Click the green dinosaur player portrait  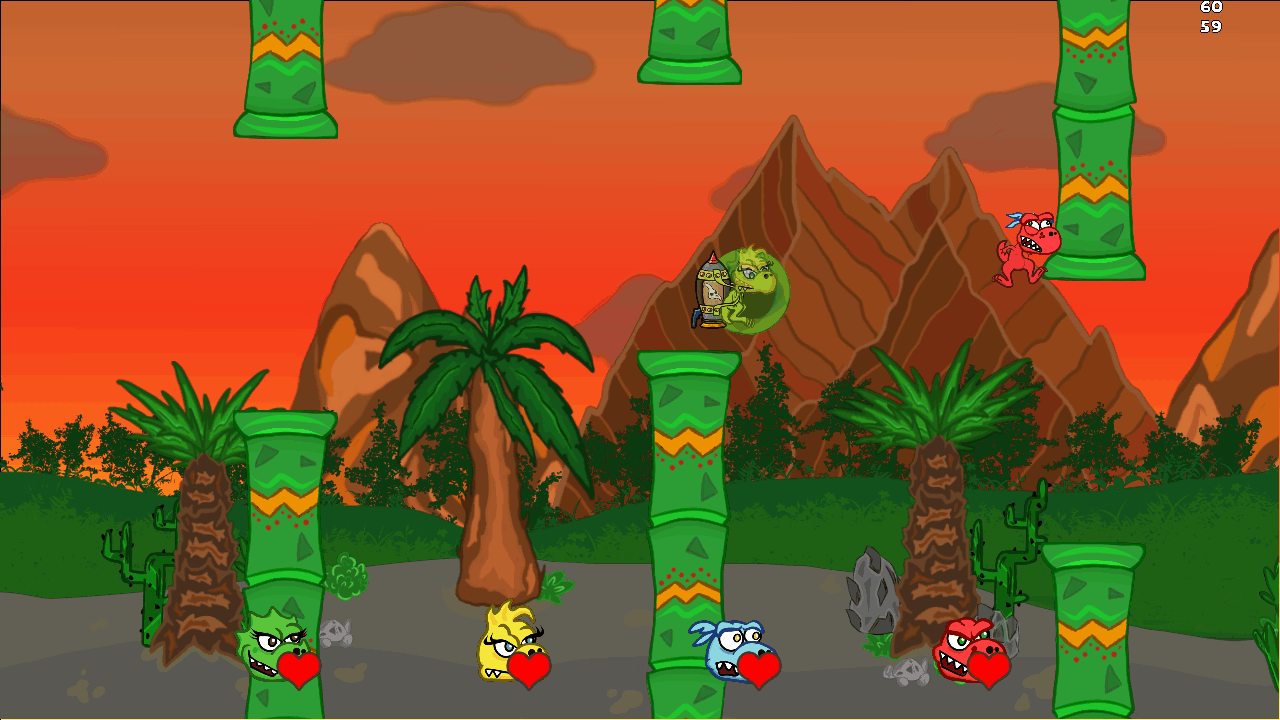tap(270, 645)
